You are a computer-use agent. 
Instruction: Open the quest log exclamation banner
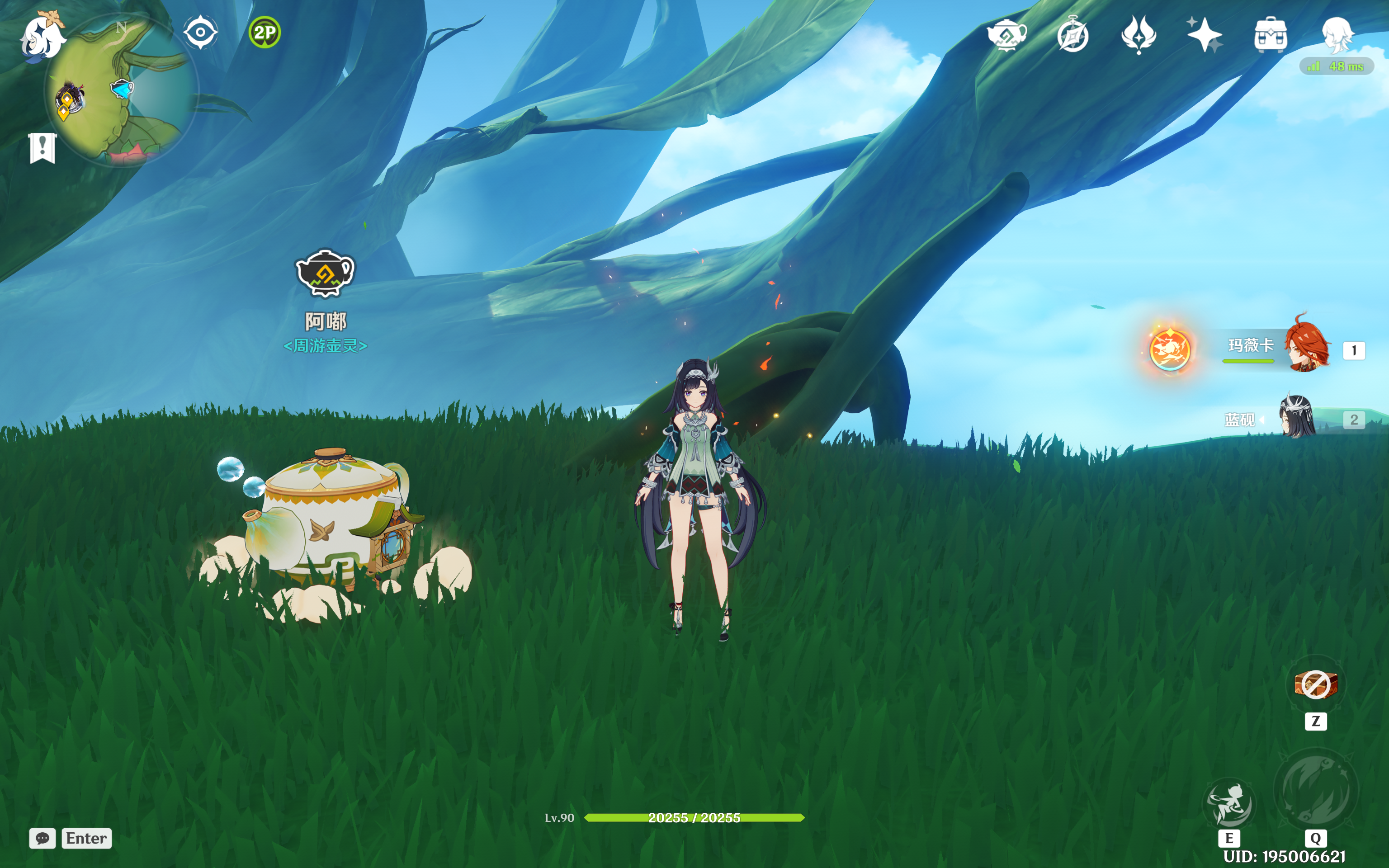[x=43, y=148]
